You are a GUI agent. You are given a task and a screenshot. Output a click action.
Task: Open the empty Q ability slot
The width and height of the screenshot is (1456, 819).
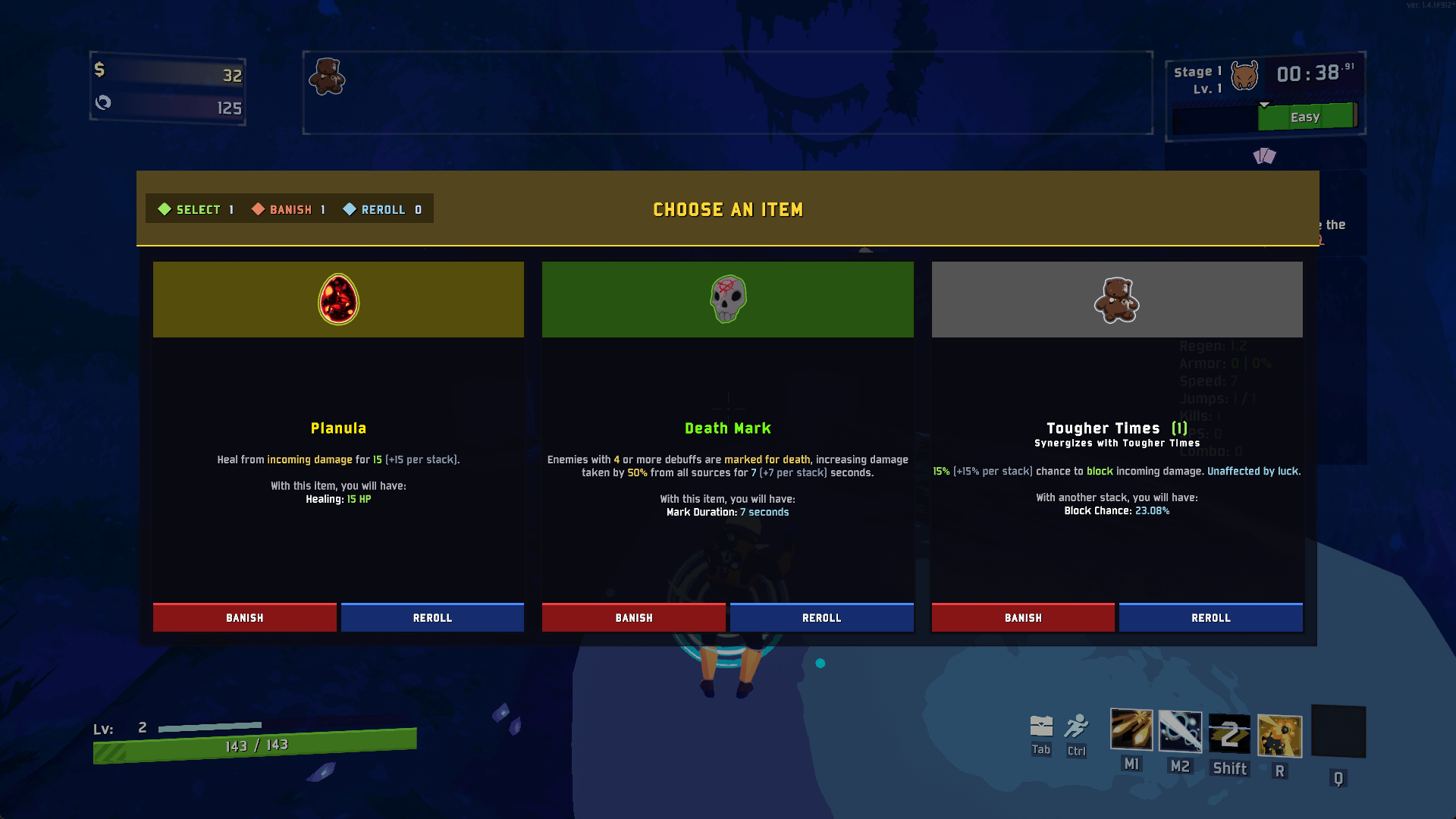coord(1338,732)
